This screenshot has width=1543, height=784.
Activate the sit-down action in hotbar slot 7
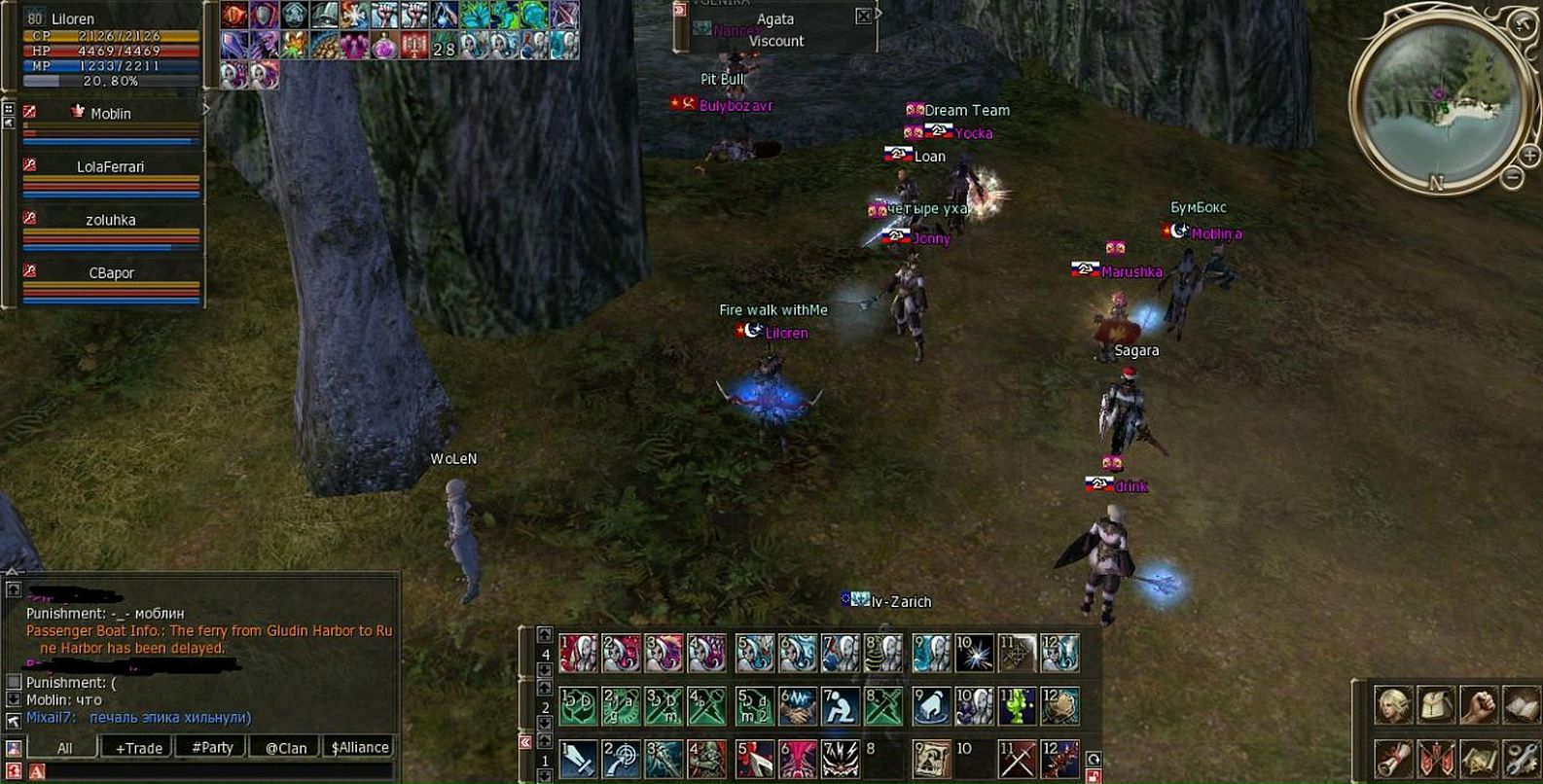[840, 707]
